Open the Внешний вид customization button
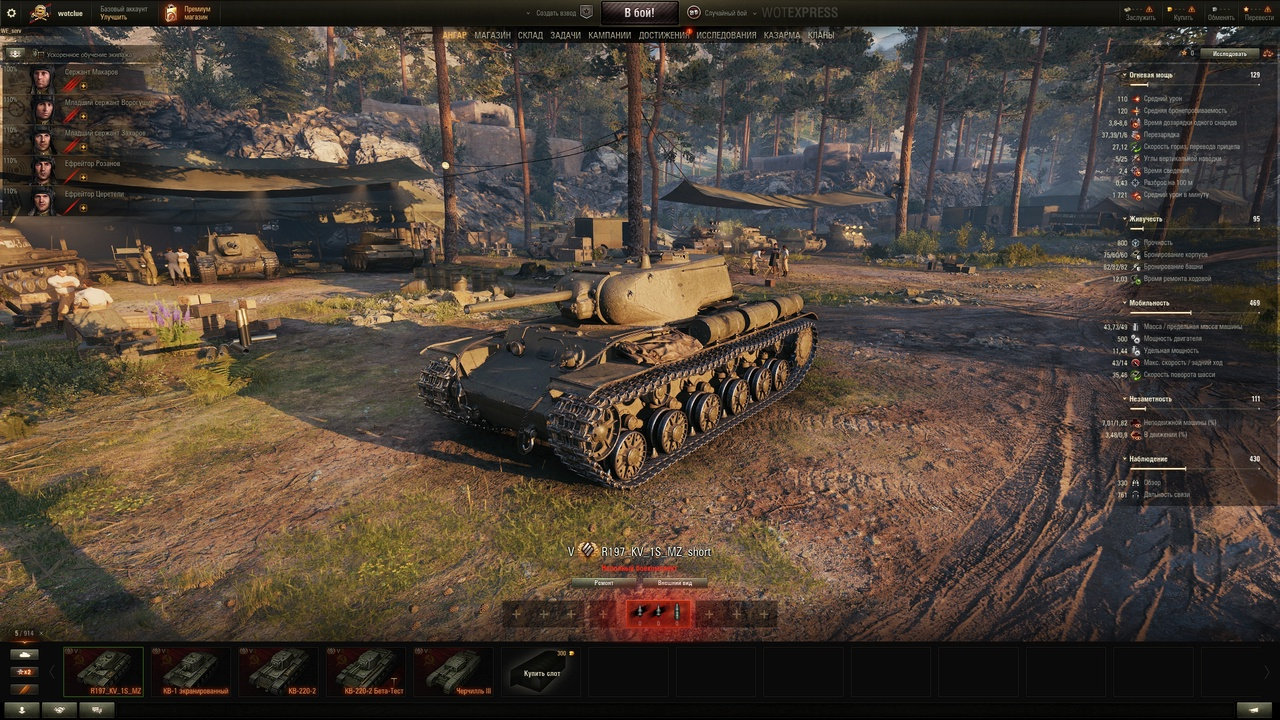This screenshot has width=1280, height=720. (x=674, y=582)
